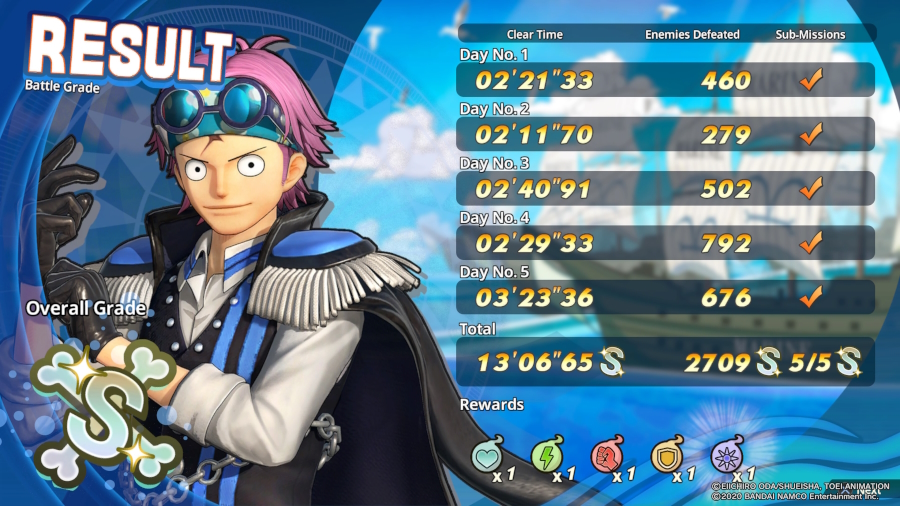The width and height of the screenshot is (900, 506).
Task: Select the Day No. 1 result row
Action: [x=665, y=80]
